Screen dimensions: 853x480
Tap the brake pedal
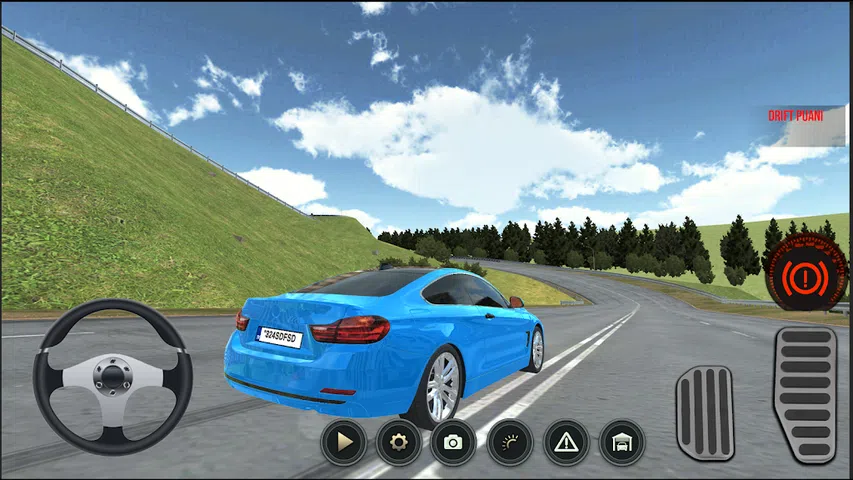point(705,412)
